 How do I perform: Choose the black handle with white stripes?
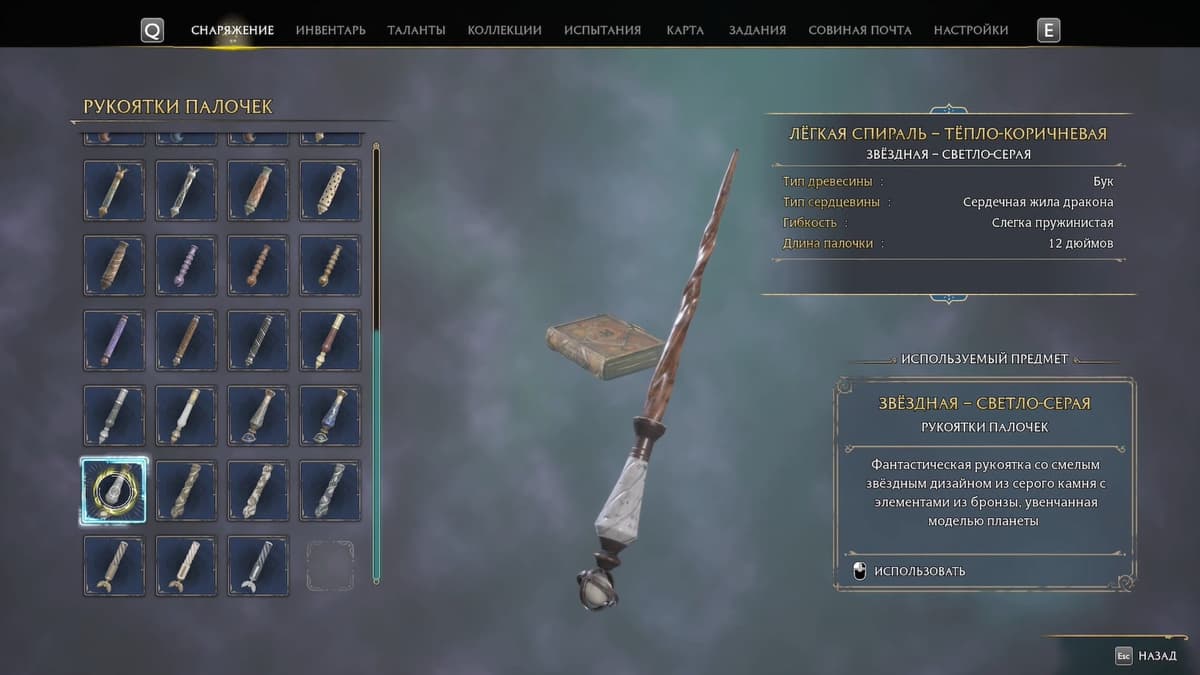pyautogui.click(x=258, y=340)
